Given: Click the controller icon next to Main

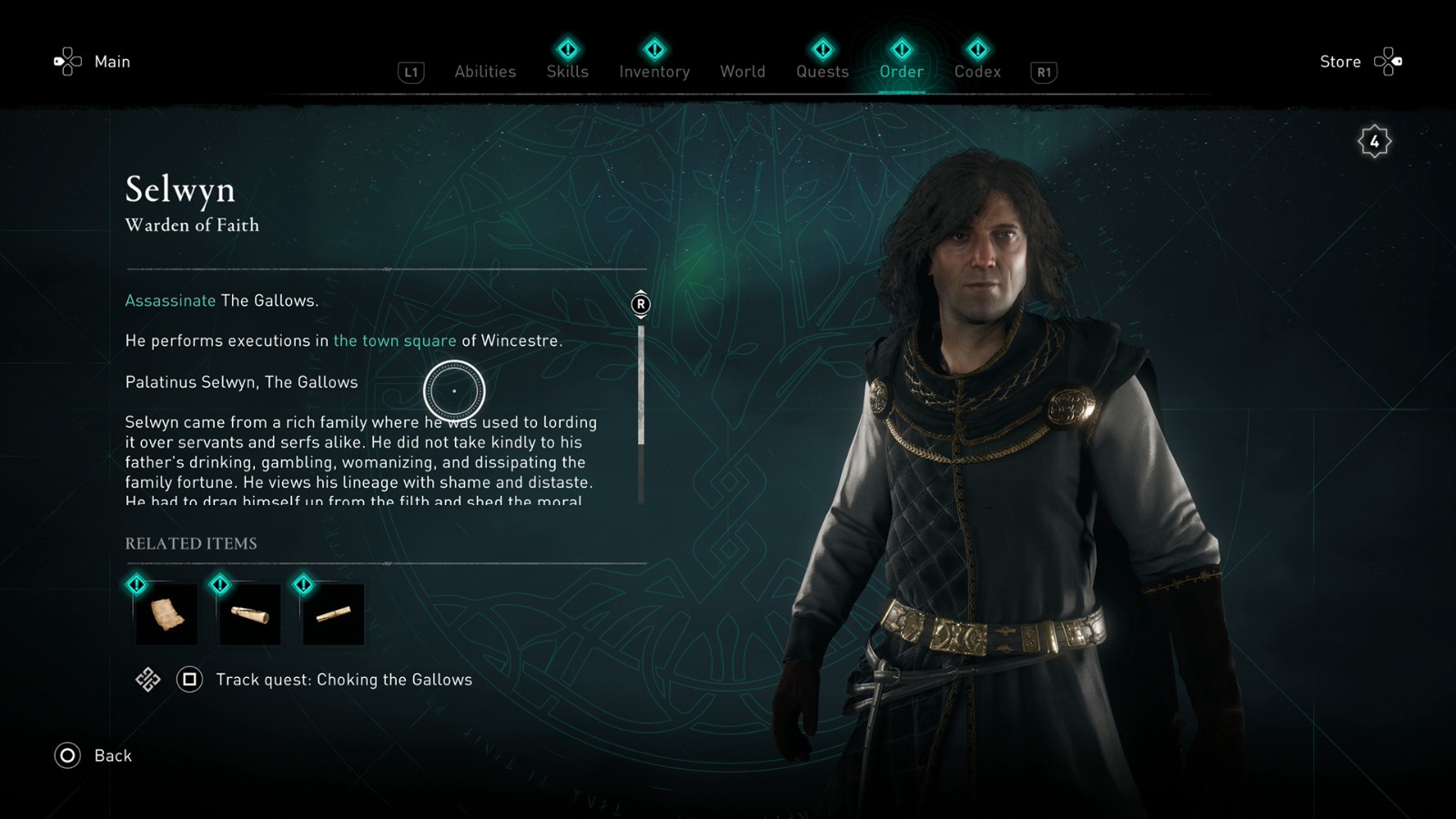Looking at the screenshot, I should [65, 61].
